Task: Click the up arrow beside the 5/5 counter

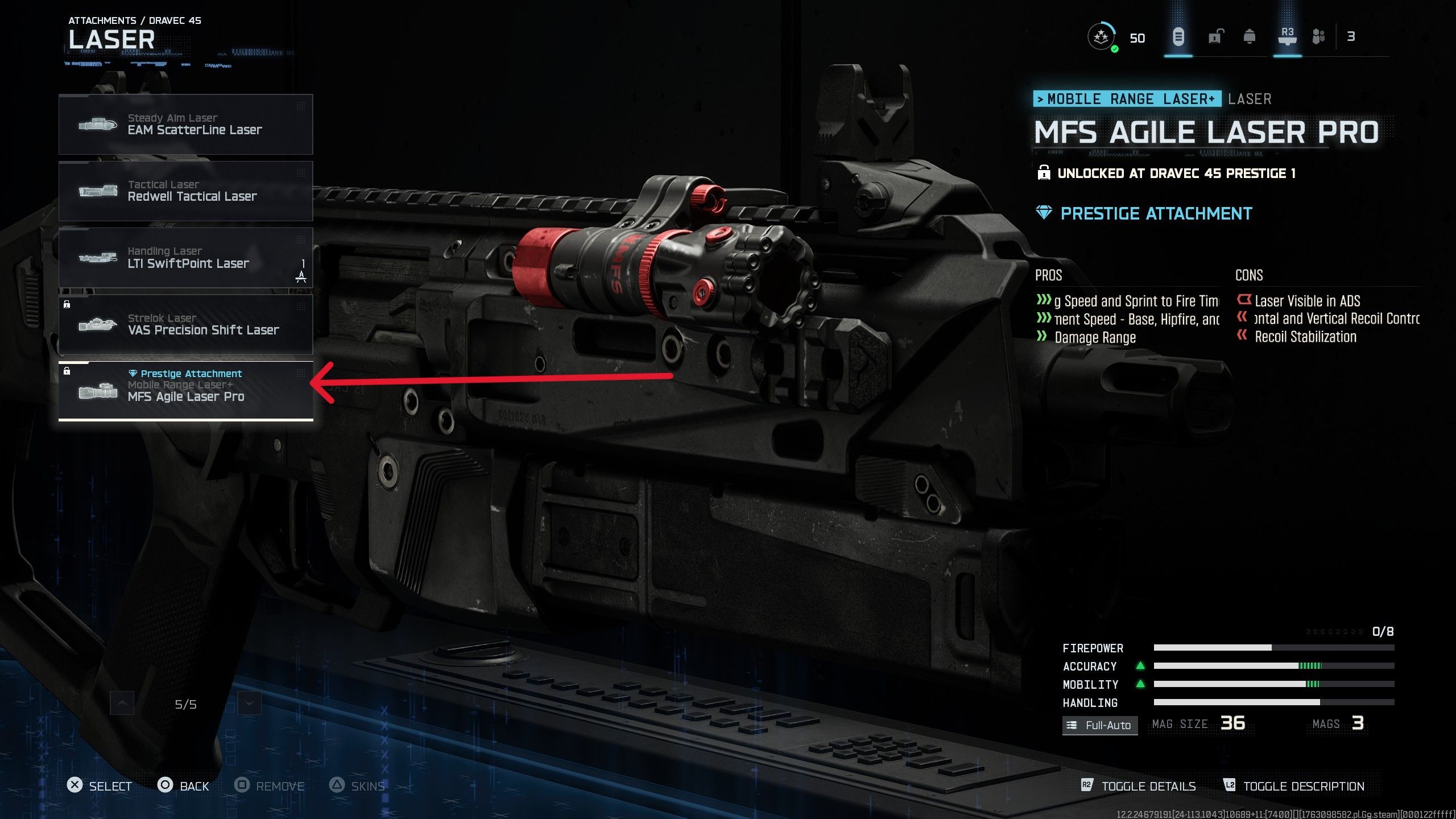Action: point(122,704)
